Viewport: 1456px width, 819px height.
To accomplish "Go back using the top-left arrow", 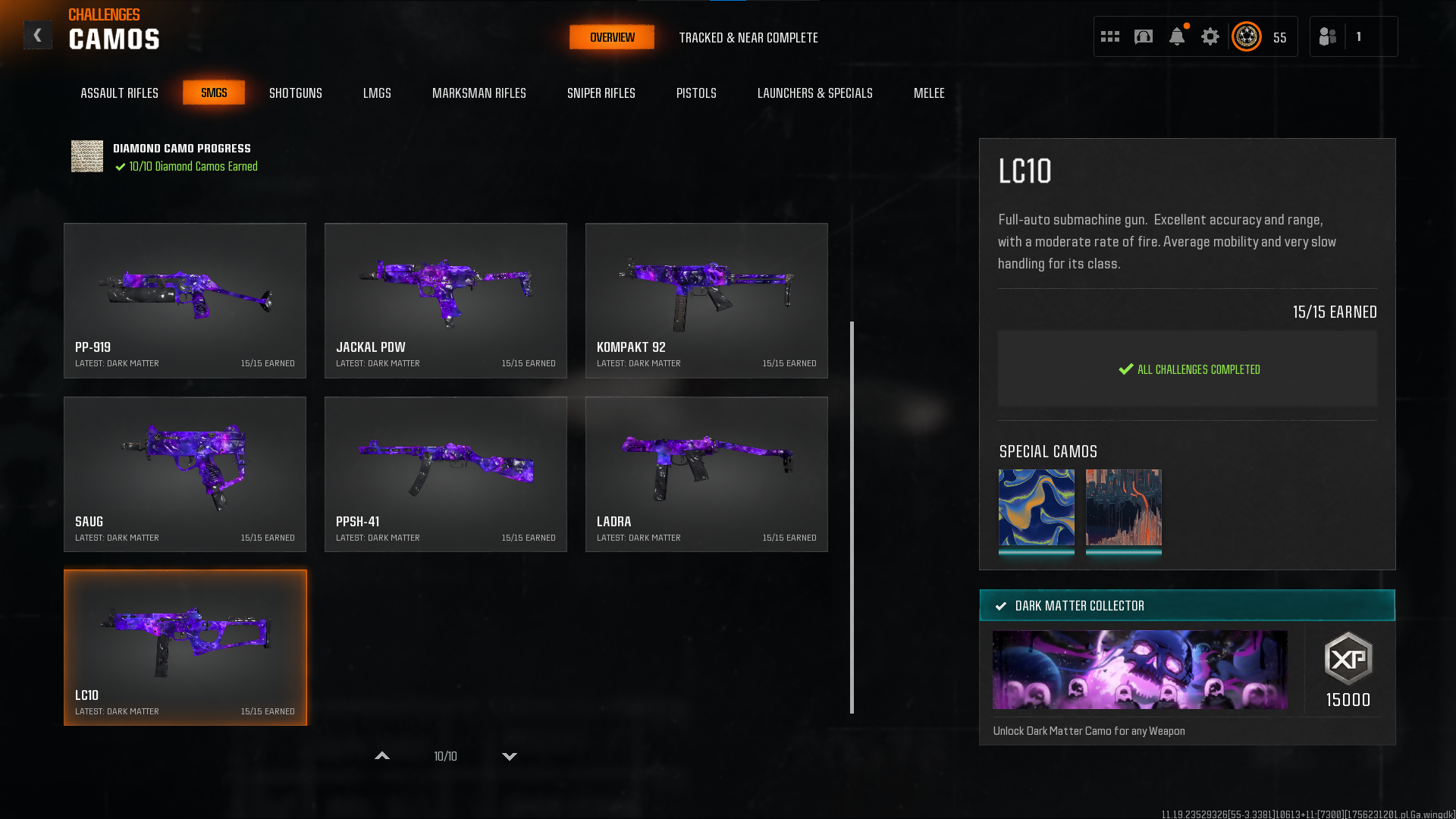I will tap(37, 36).
